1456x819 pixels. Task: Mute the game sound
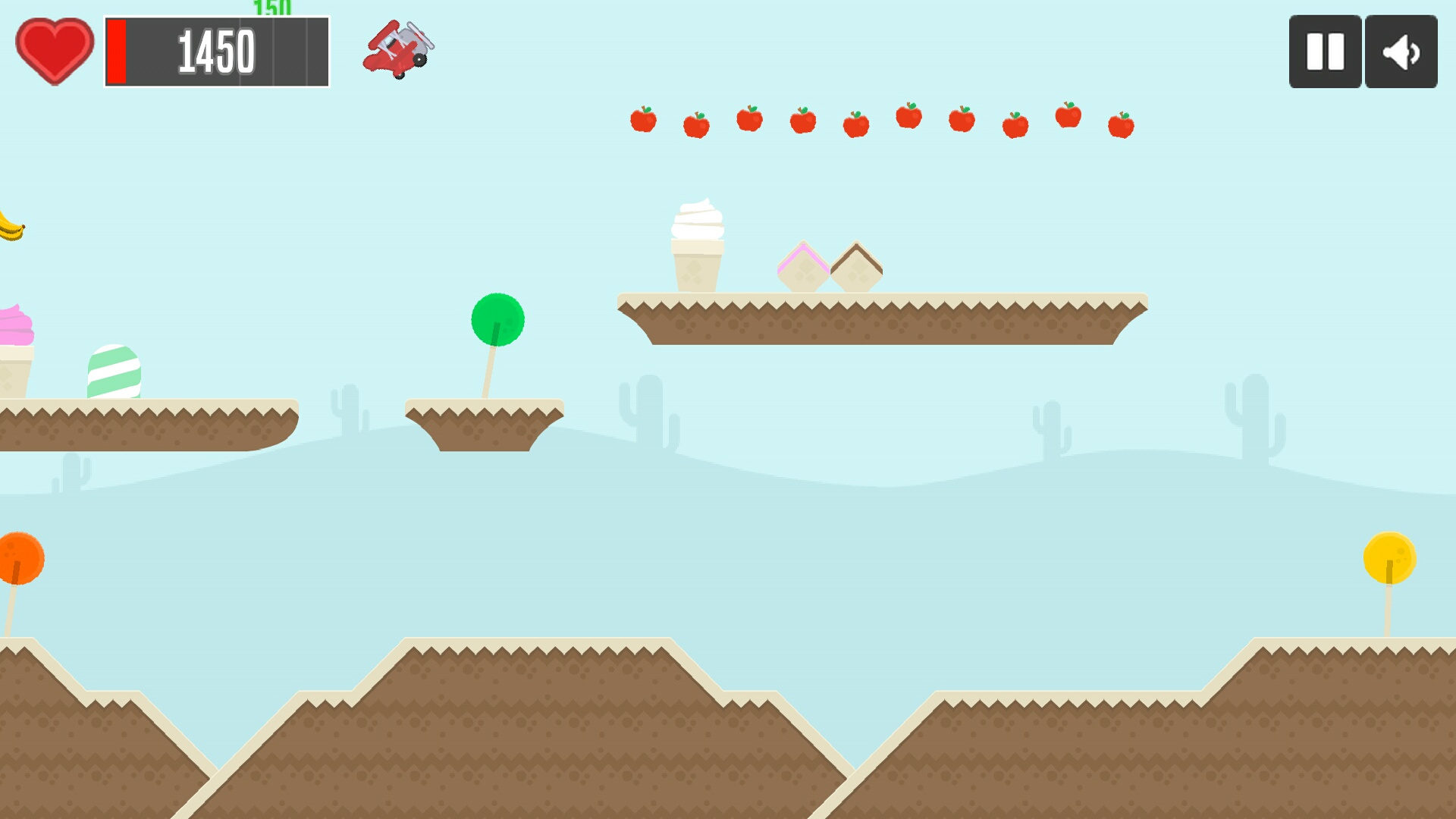[x=1401, y=50]
